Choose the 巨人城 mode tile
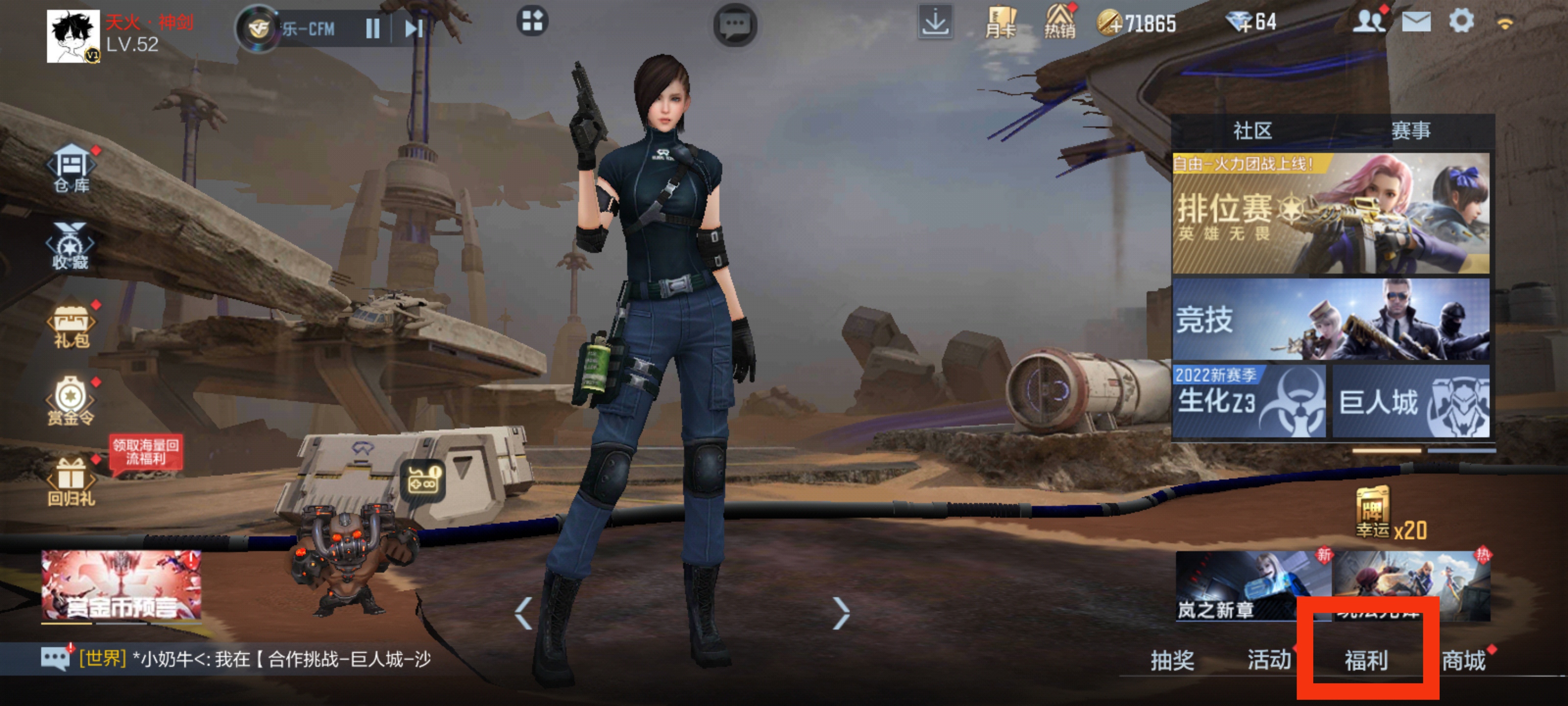This screenshot has height=706, width=1568. [1411, 401]
